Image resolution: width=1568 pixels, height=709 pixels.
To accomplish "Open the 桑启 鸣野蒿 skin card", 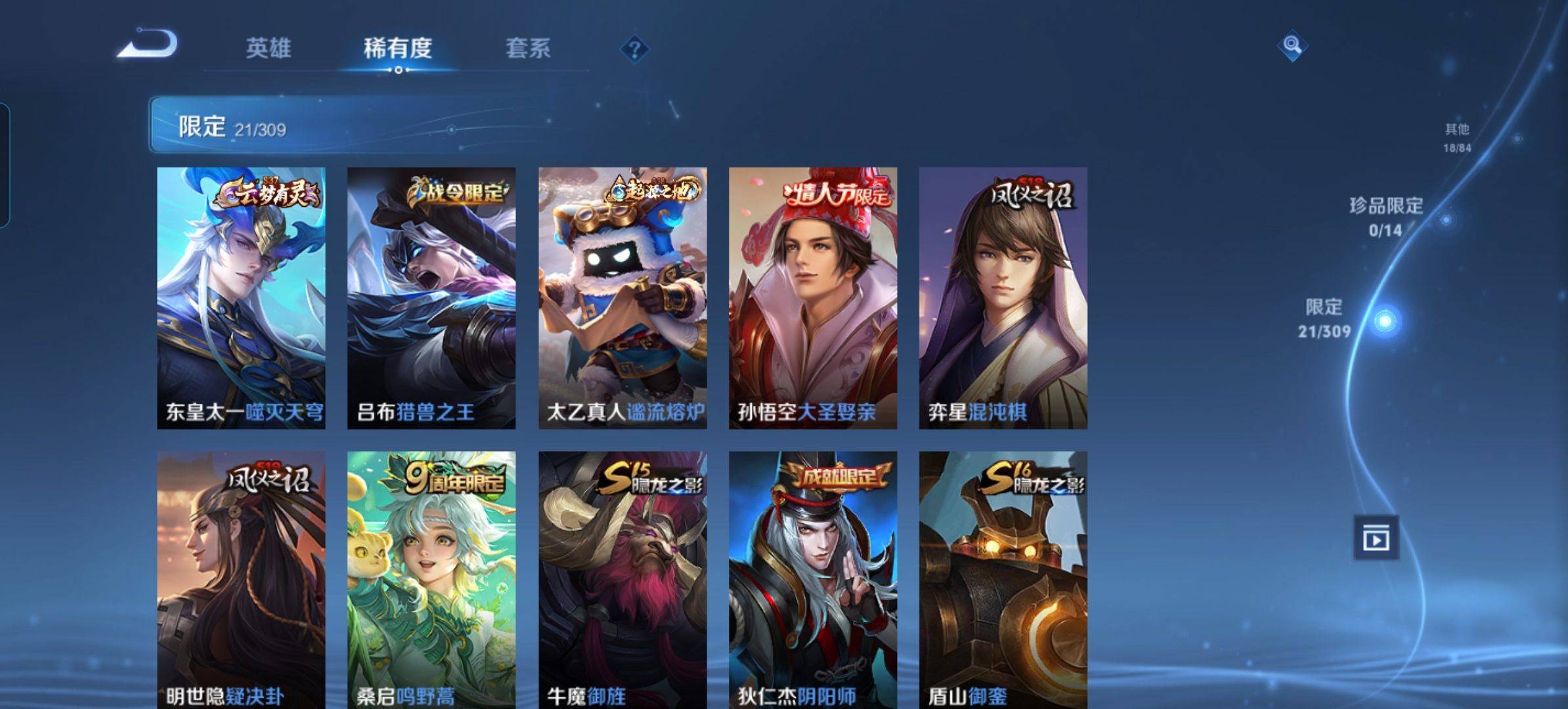I will point(431,579).
